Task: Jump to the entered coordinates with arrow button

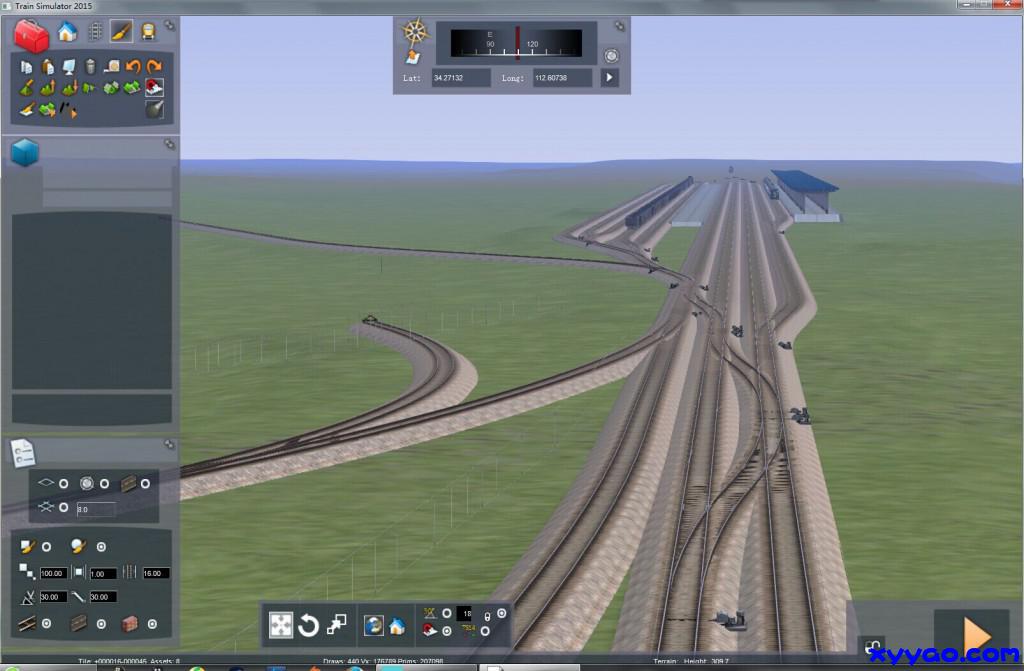Action: (609, 77)
